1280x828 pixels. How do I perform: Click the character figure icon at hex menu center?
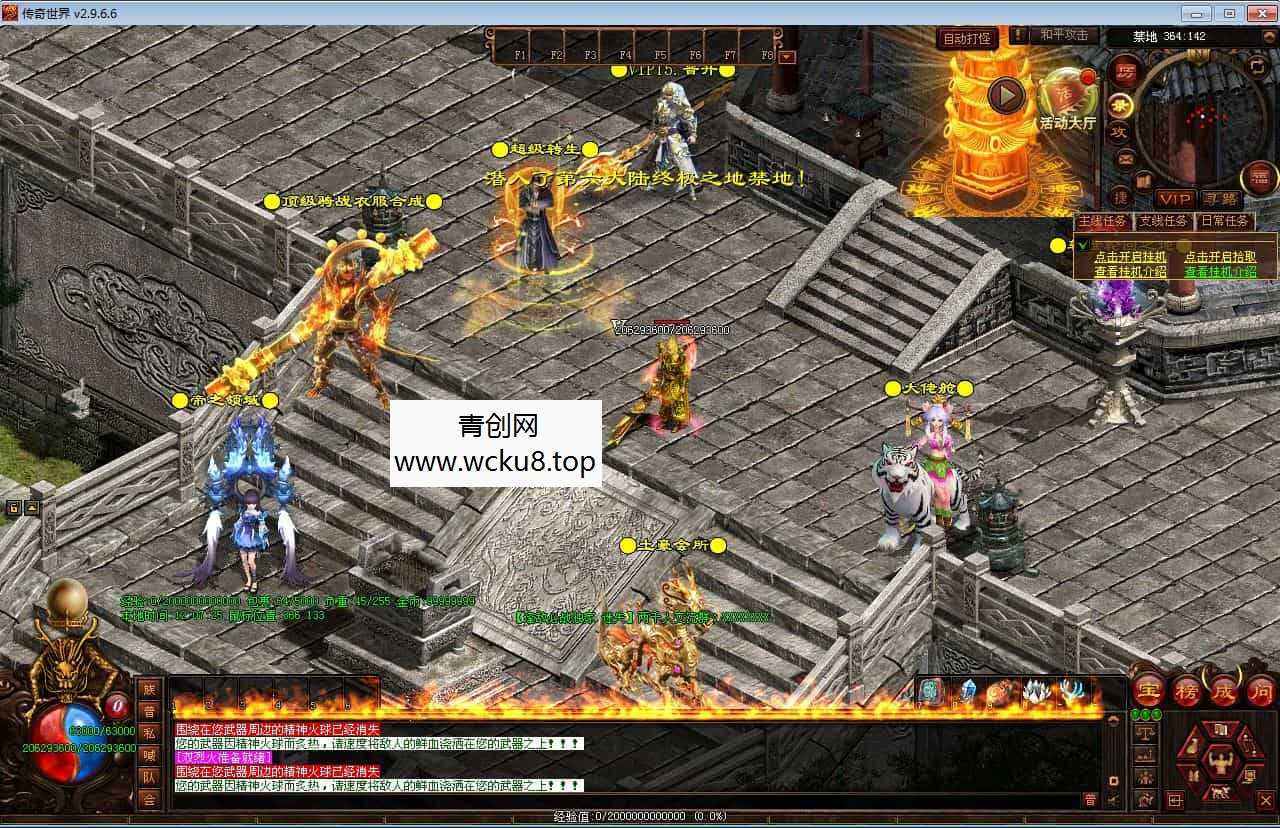click(1220, 762)
